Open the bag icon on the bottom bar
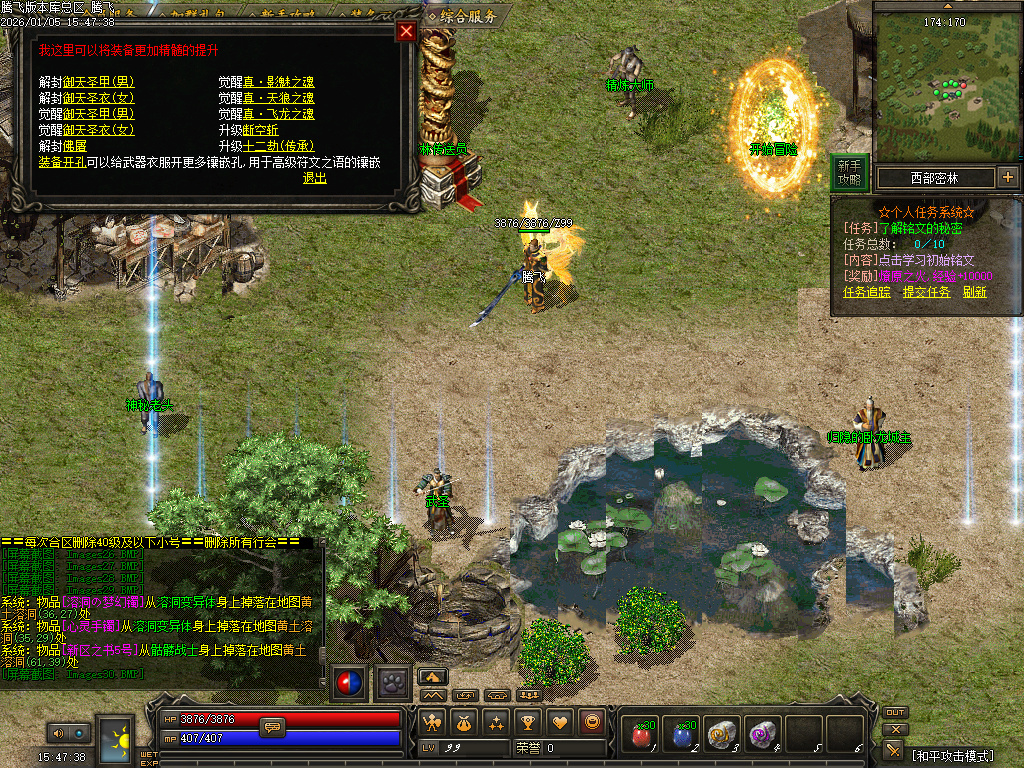 click(x=464, y=721)
